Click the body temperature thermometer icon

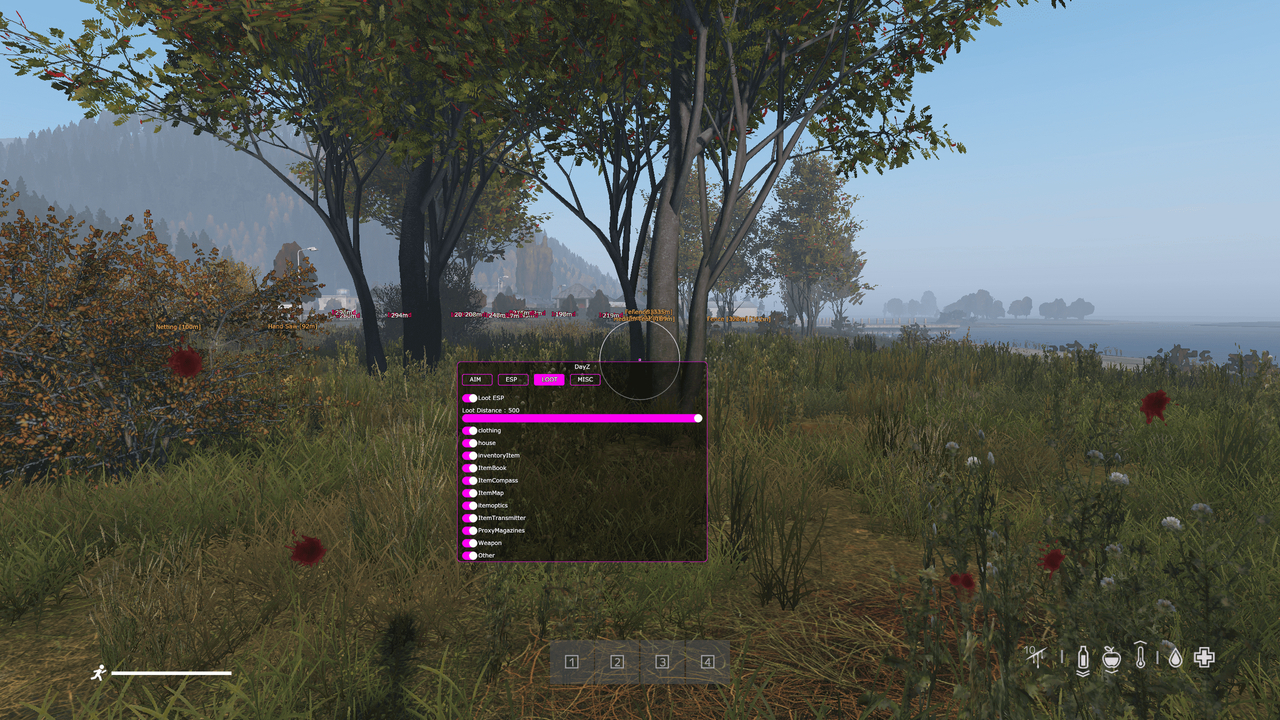1141,658
